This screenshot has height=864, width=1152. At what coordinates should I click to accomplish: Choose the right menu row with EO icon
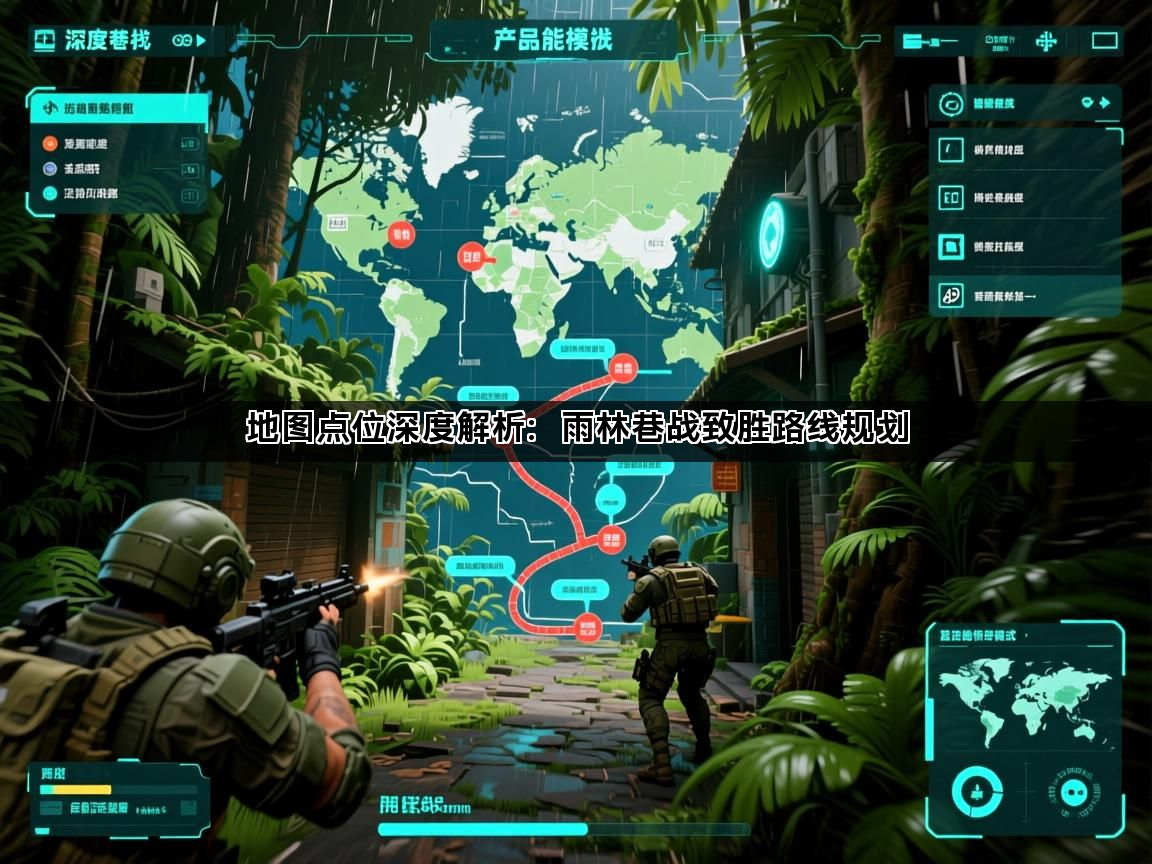tap(1025, 198)
